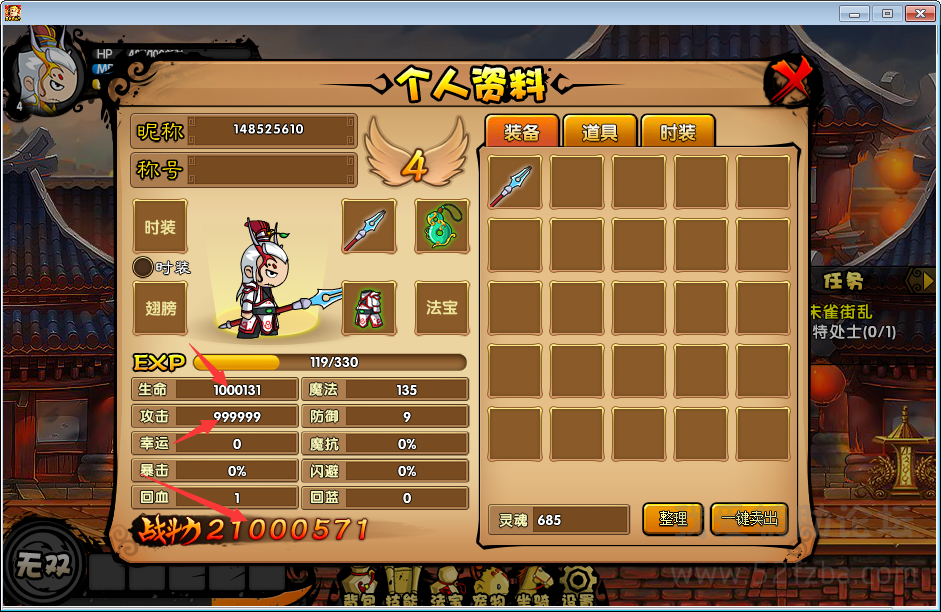Sort inventory with the 整理 button
The image size is (941, 612).
point(673,519)
